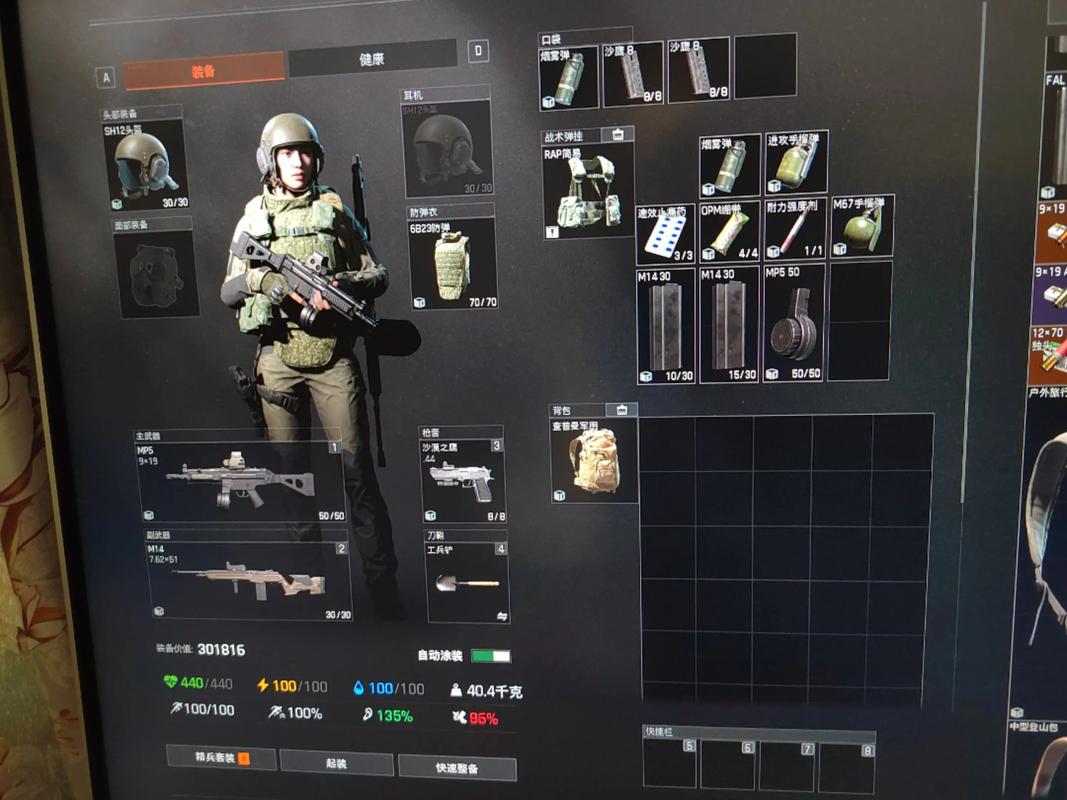The width and height of the screenshot is (1067, 800).
Task: Pick the M67 grenade in the rig
Action: (x=861, y=226)
